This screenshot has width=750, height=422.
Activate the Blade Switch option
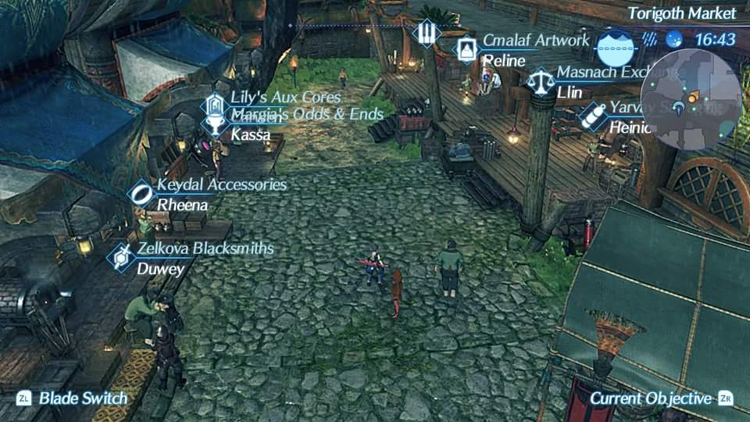(x=72, y=398)
